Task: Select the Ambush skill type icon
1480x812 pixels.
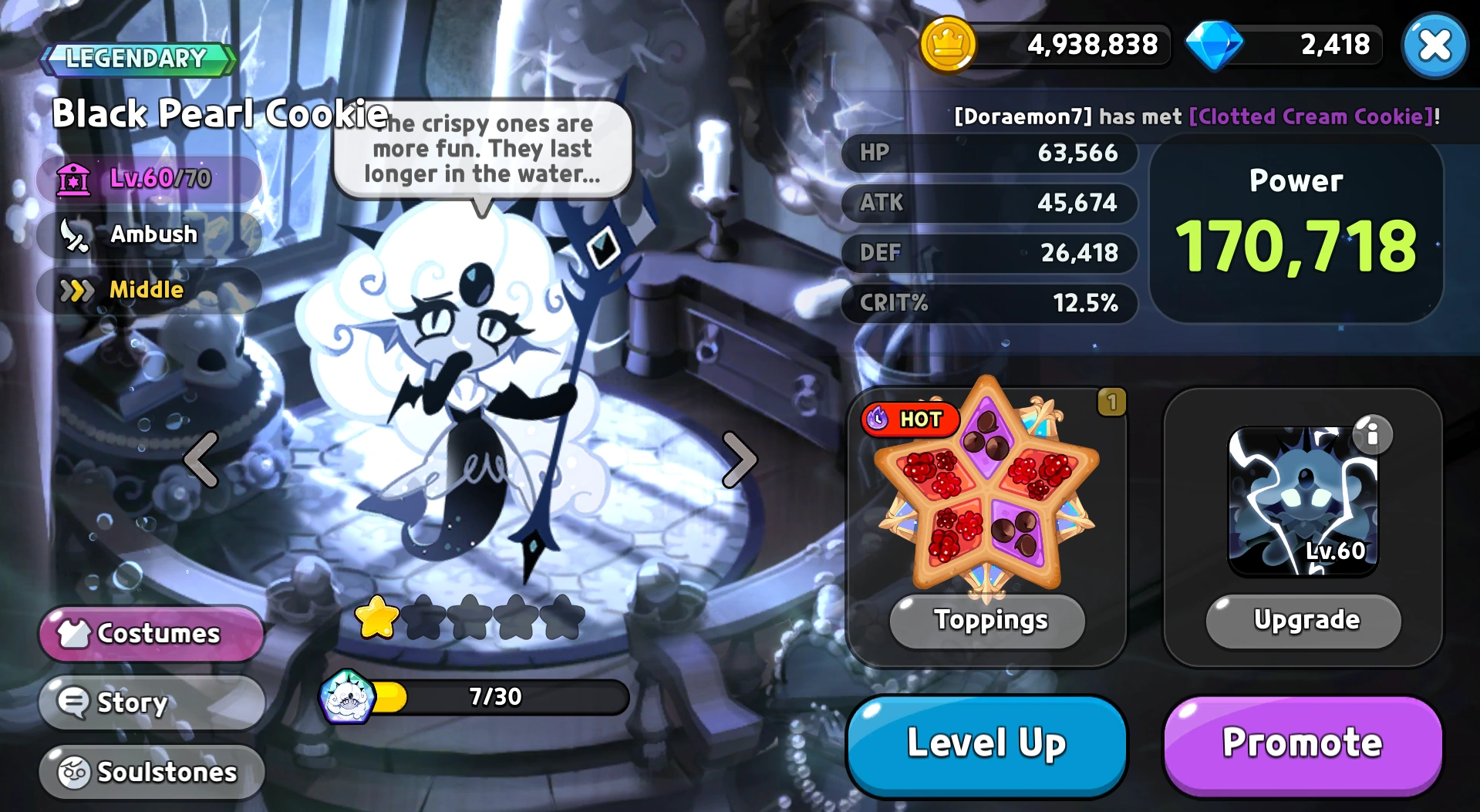Action: click(77, 234)
